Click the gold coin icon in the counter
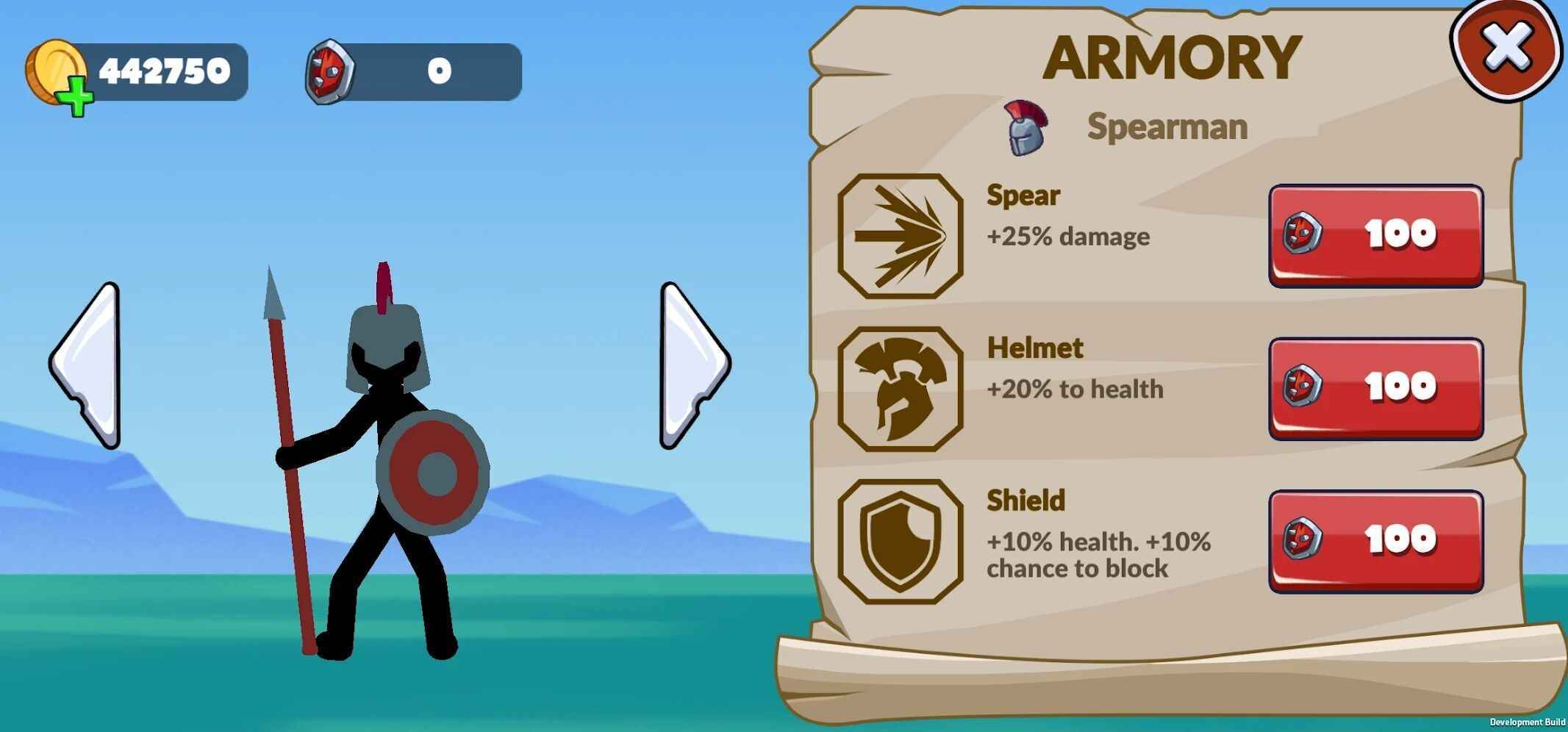 pos(54,68)
